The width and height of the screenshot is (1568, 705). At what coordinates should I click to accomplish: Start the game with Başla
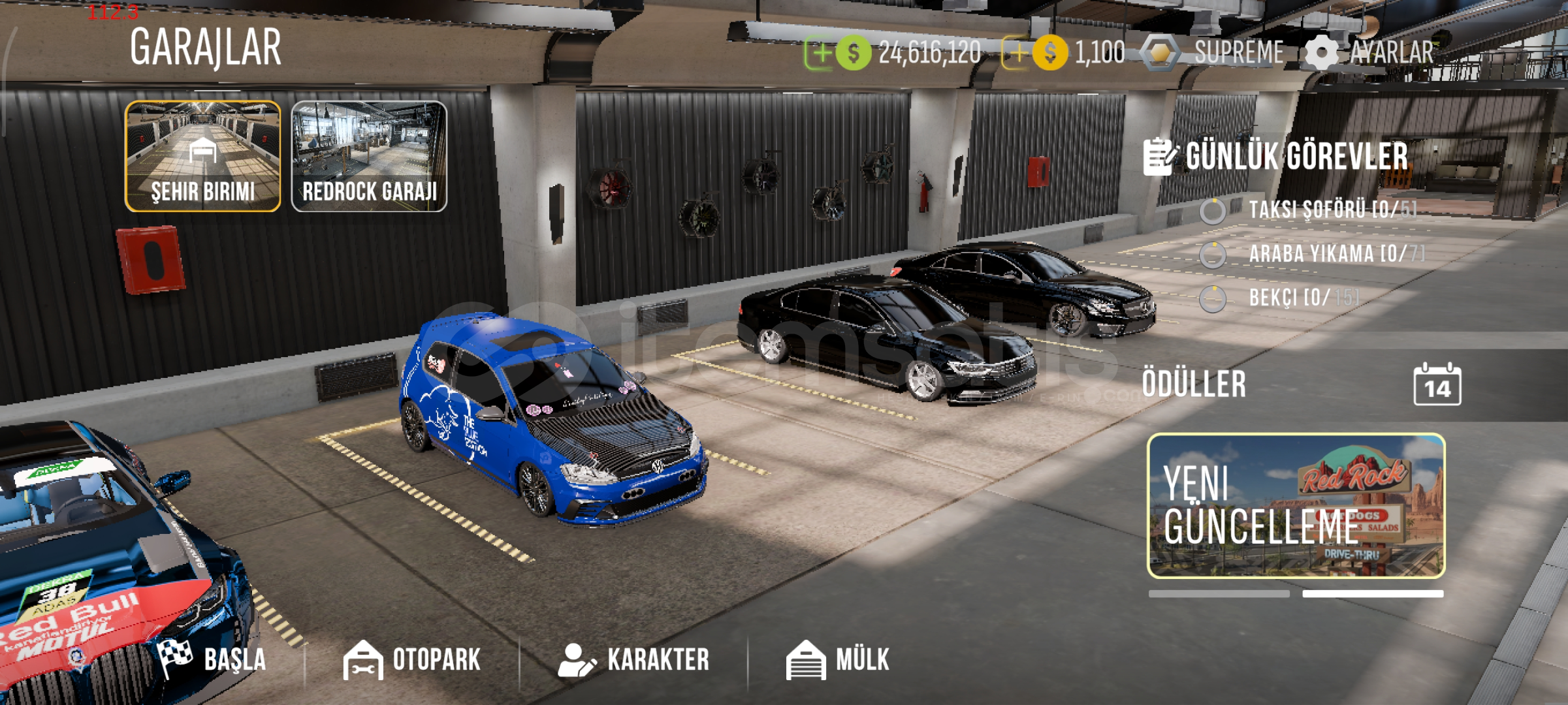(213, 659)
